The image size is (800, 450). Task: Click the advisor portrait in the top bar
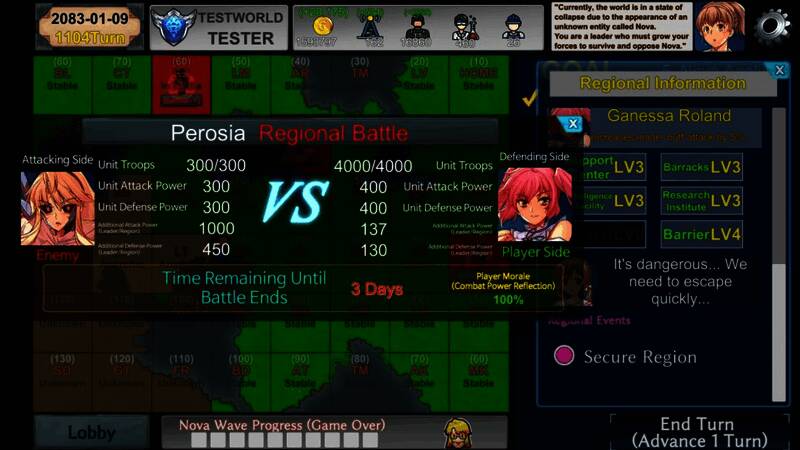[721, 26]
